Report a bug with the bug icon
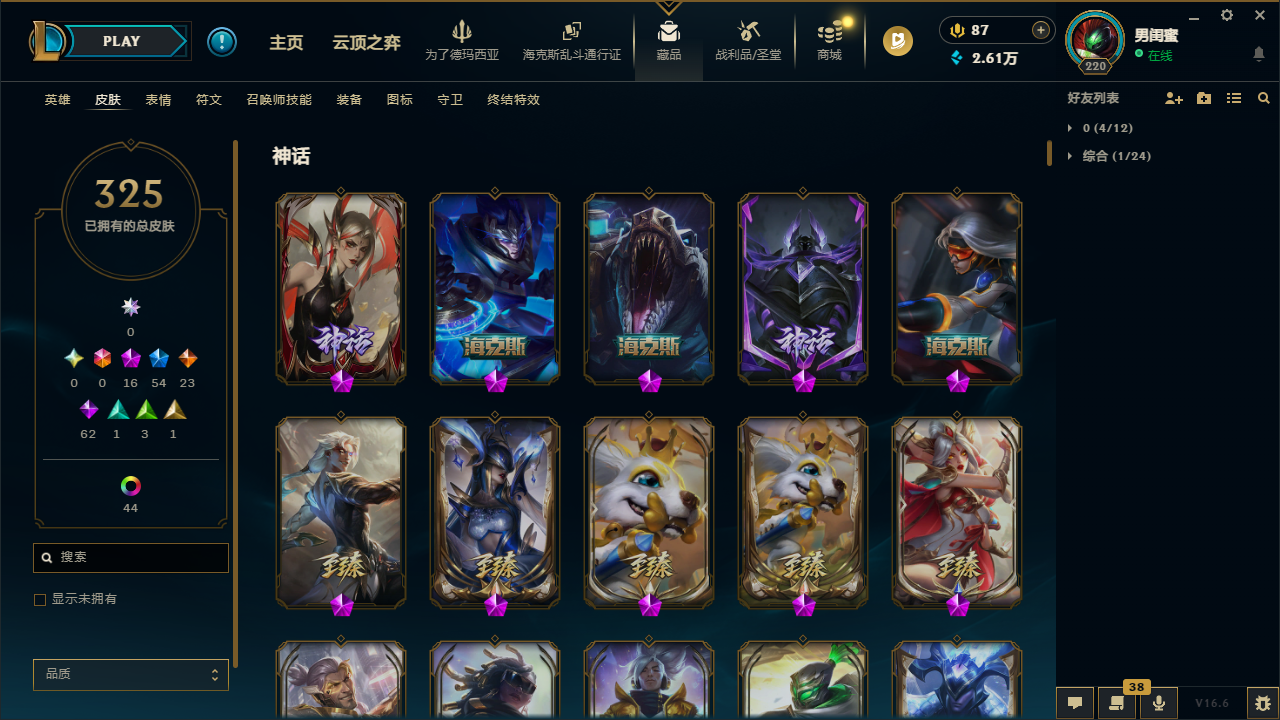1280x720 pixels. click(1261, 703)
